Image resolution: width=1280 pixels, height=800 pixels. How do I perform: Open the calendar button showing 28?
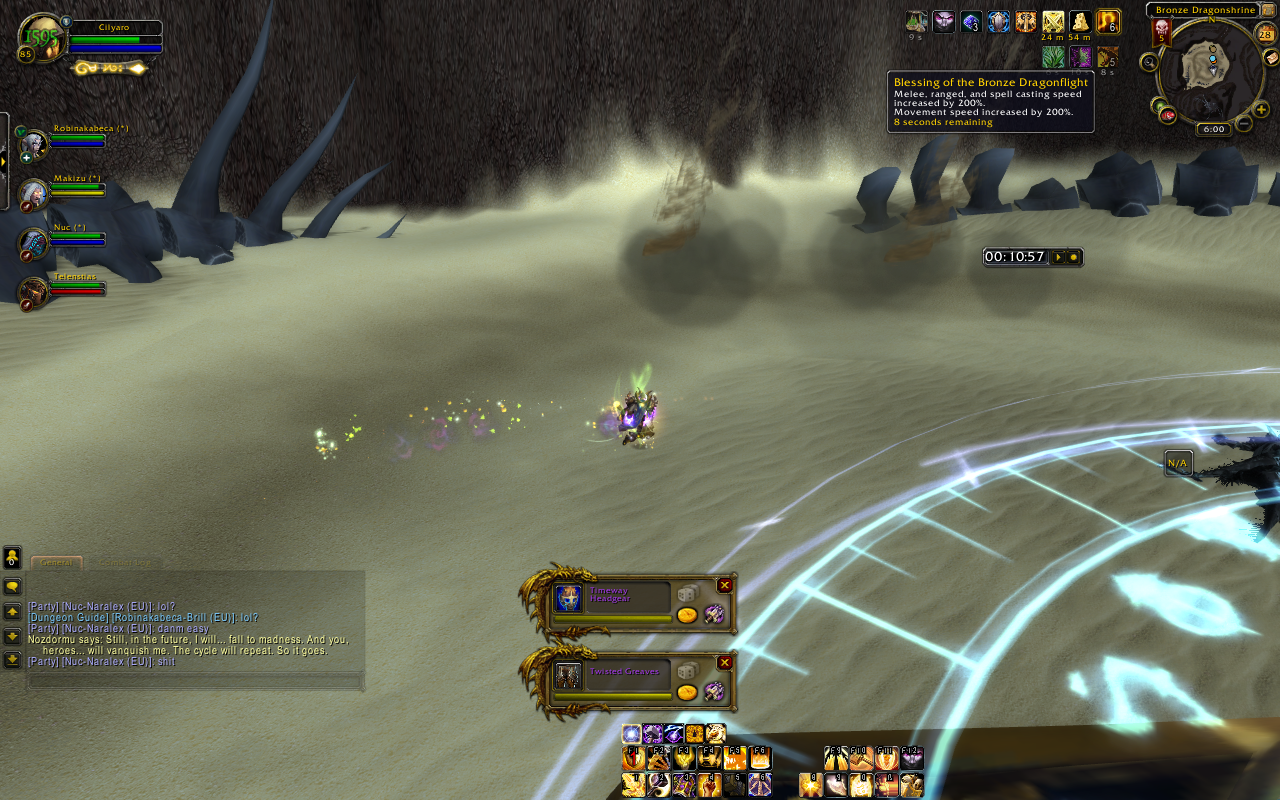1265,34
